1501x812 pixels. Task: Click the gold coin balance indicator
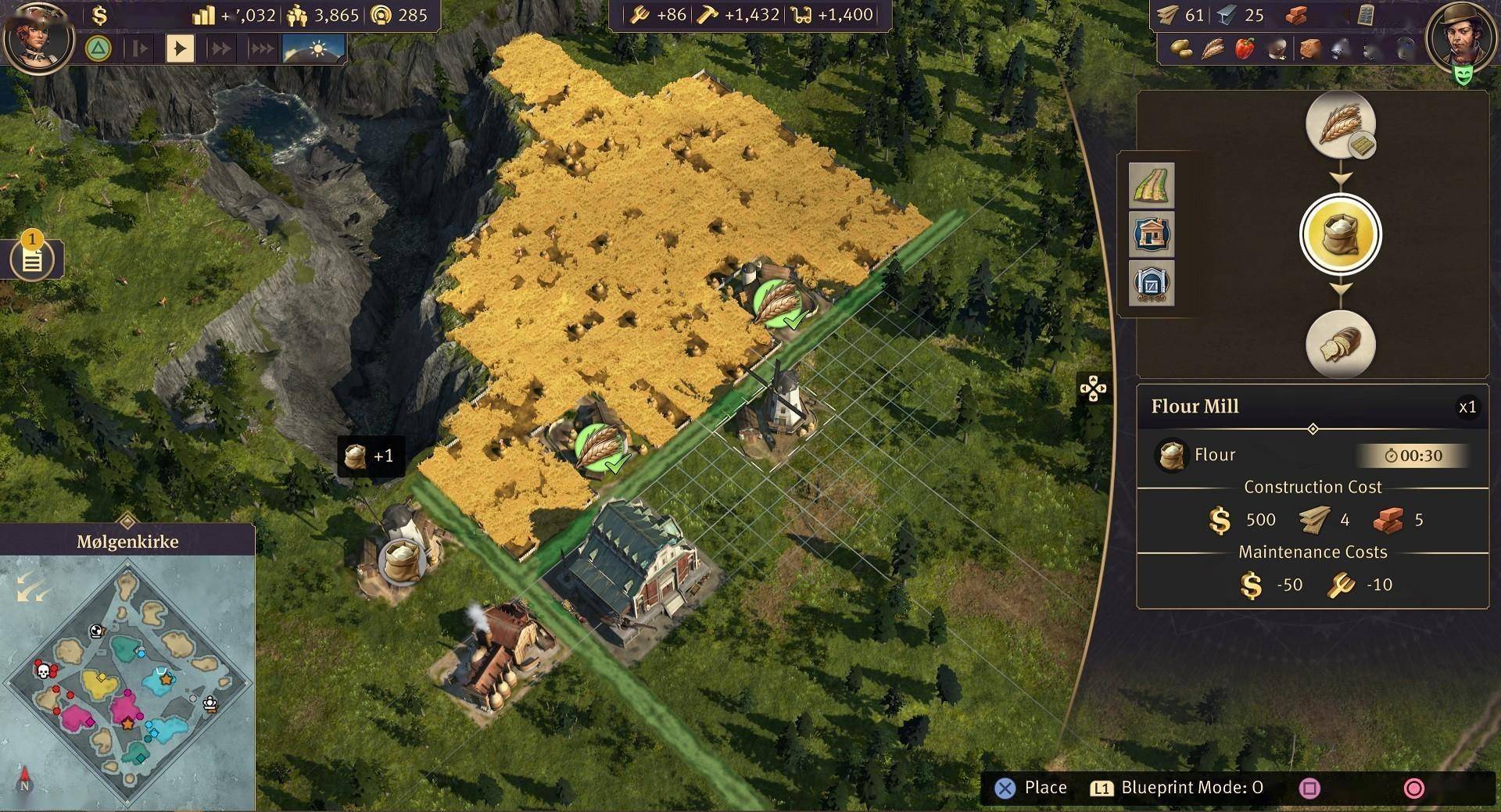click(100, 15)
